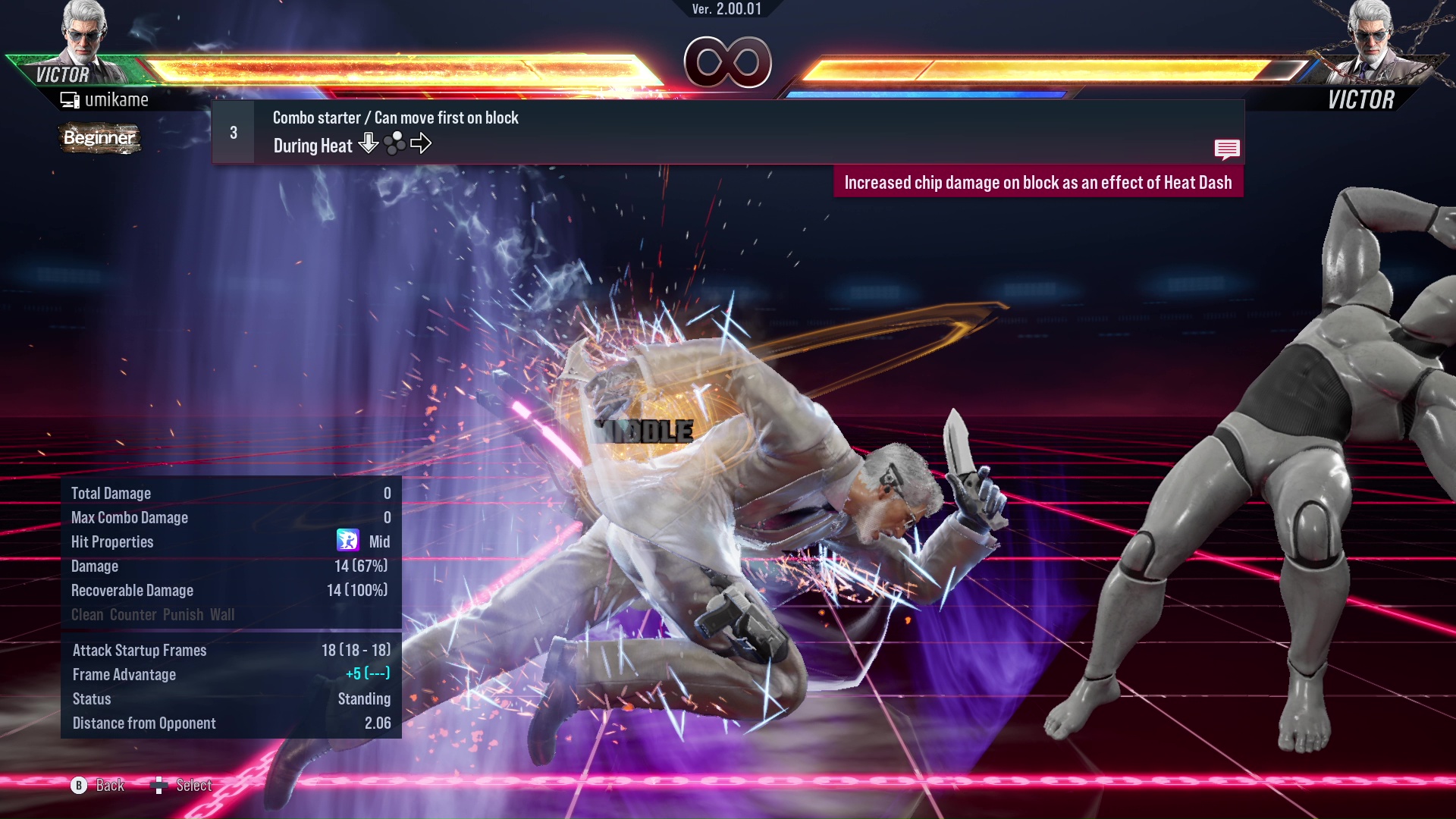
Task: Click the PC platform icon beside umikame
Action: tap(71, 99)
